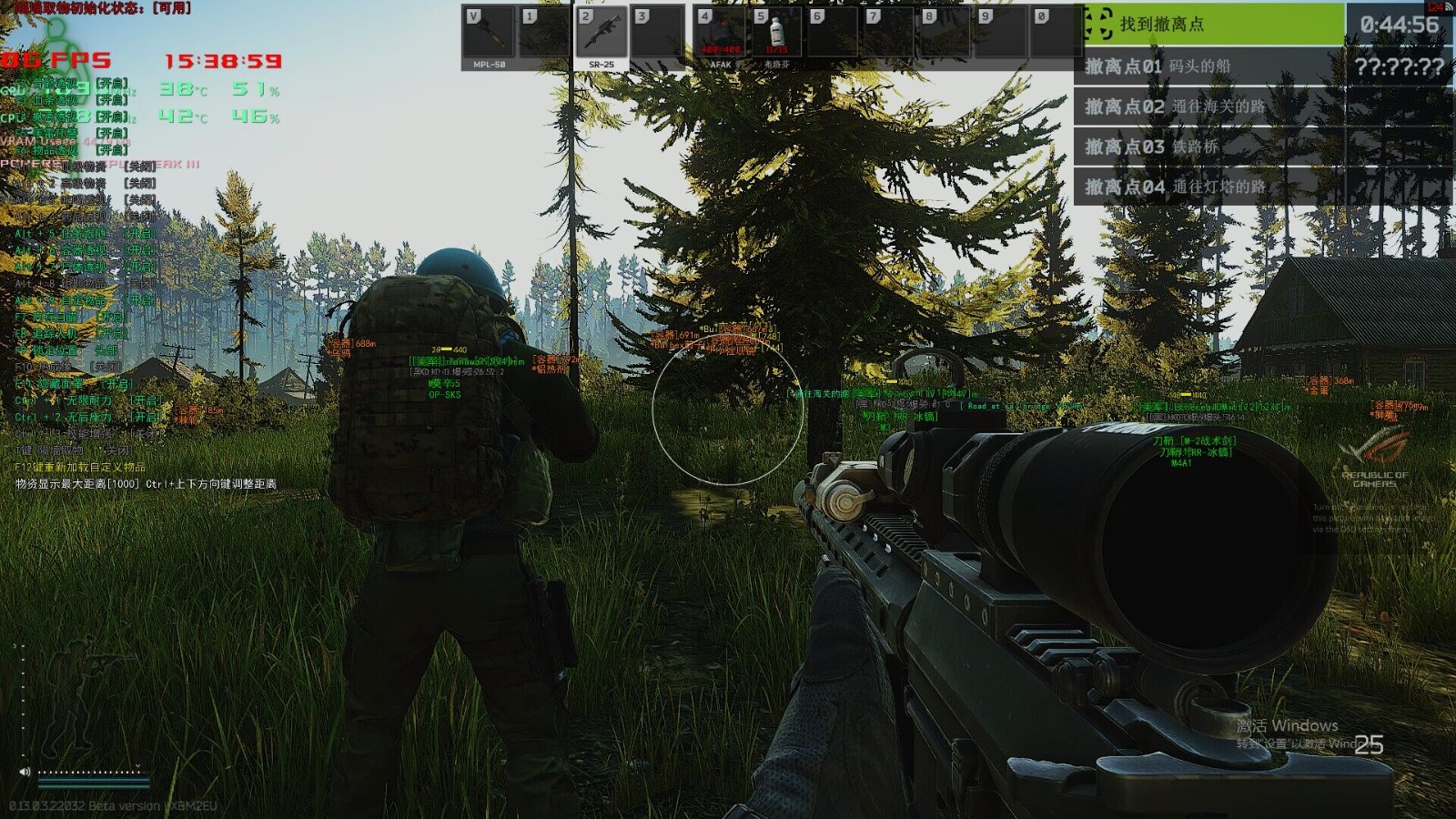
Task: Click the speaker volume icon
Action: tap(25, 772)
